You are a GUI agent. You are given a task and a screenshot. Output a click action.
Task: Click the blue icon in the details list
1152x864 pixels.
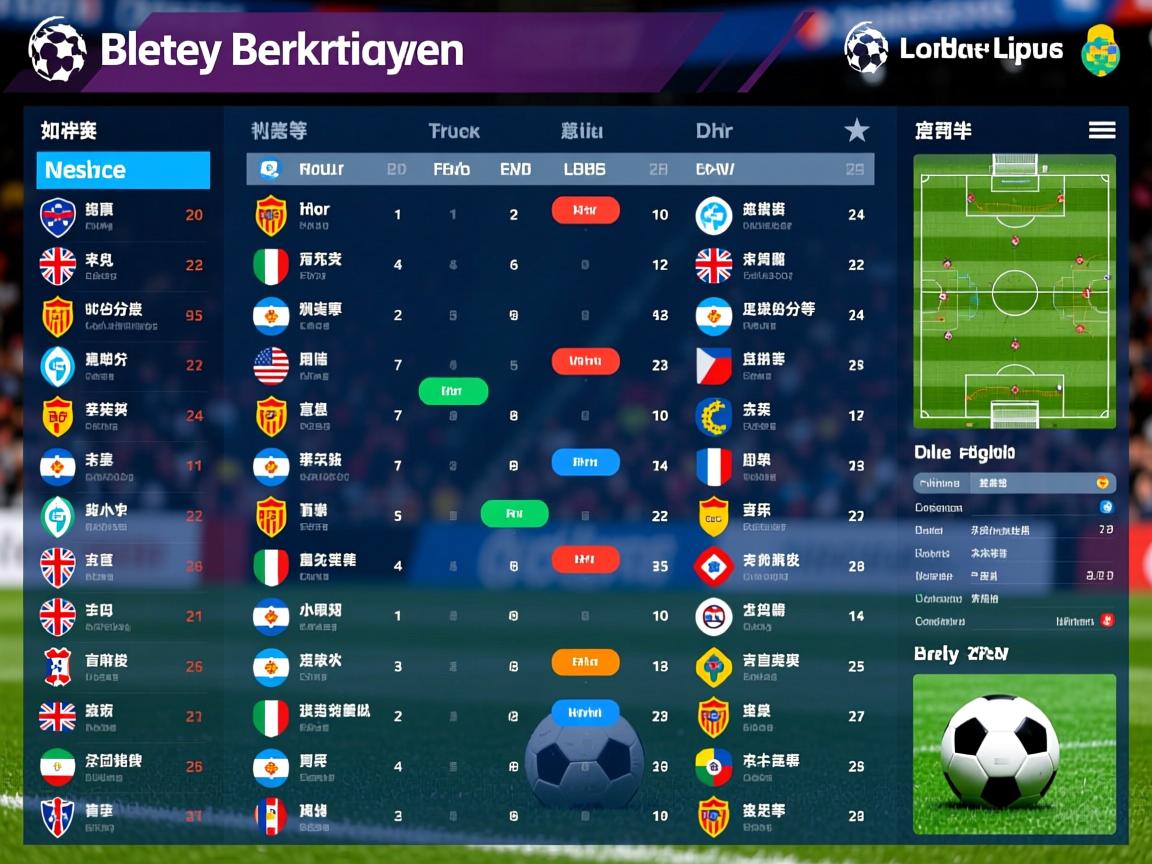(x=1107, y=507)
